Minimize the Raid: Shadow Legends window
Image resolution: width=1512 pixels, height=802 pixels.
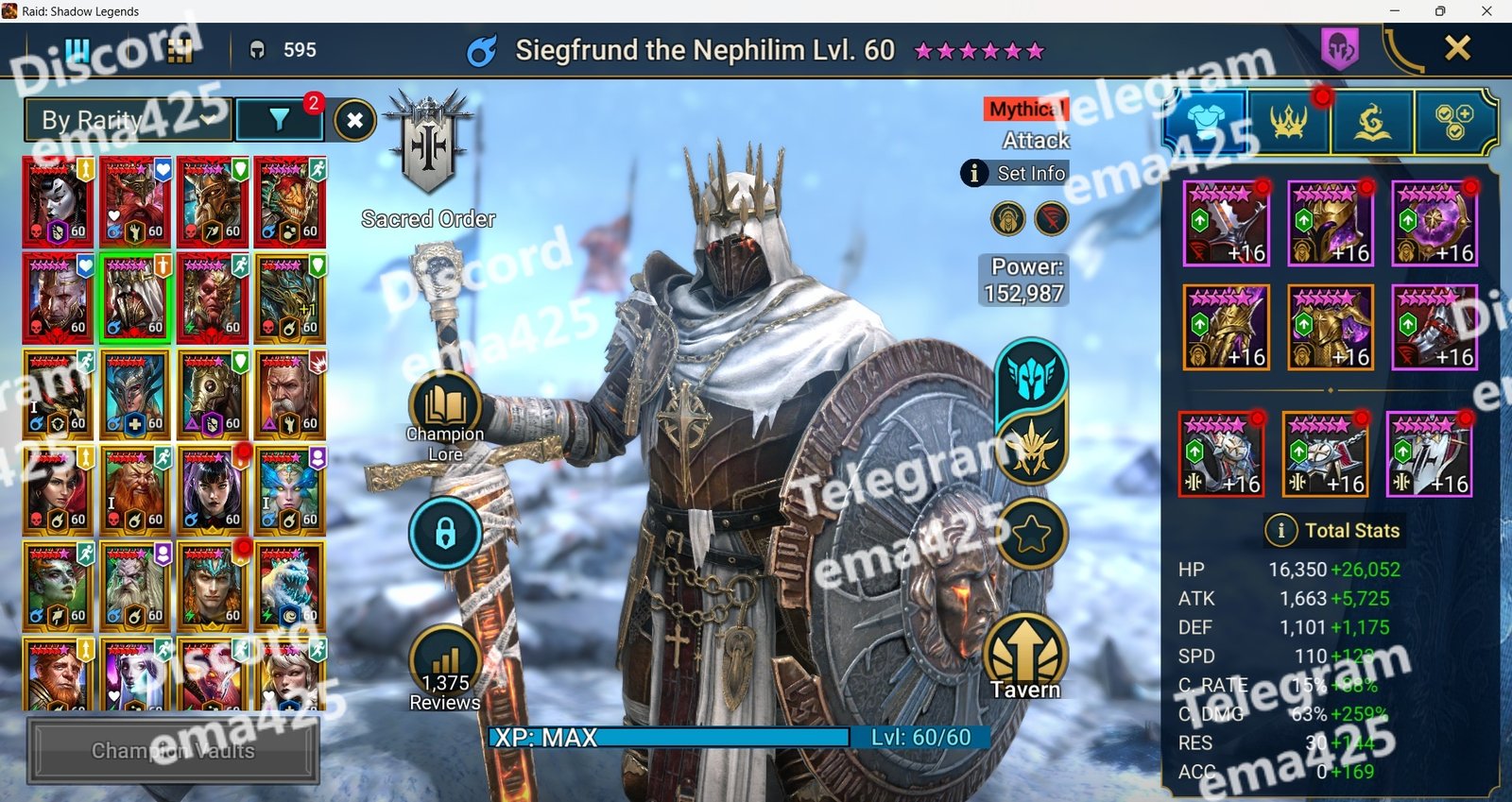[x=1395, y=11]
